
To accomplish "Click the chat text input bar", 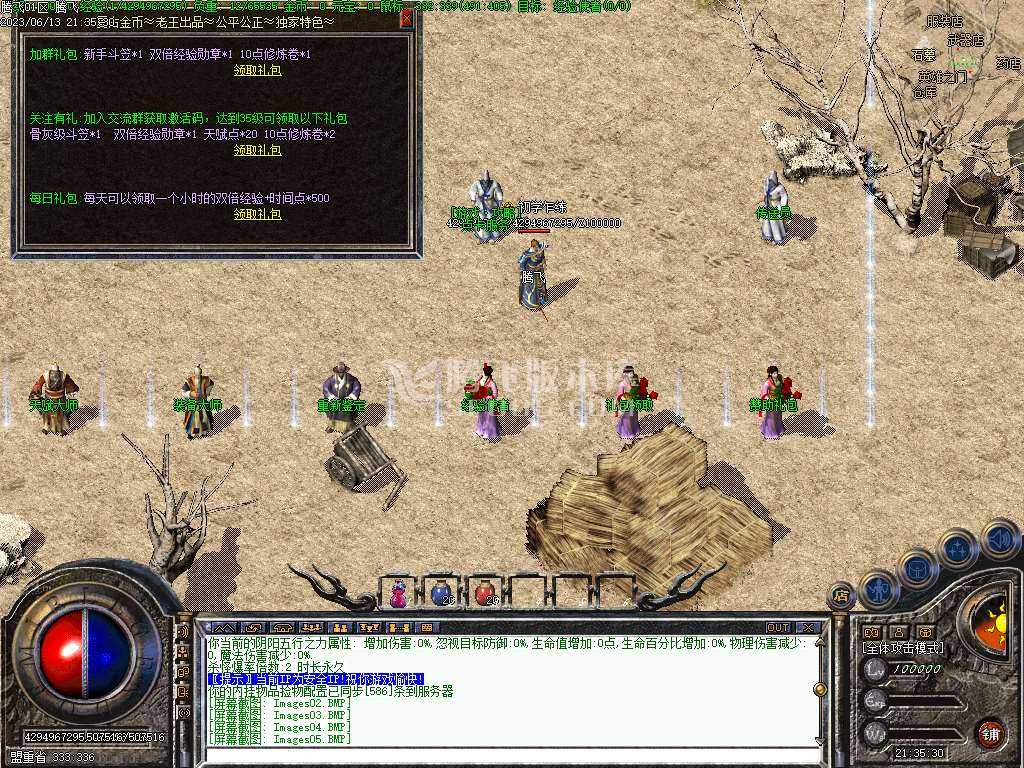I will [500, 755].
